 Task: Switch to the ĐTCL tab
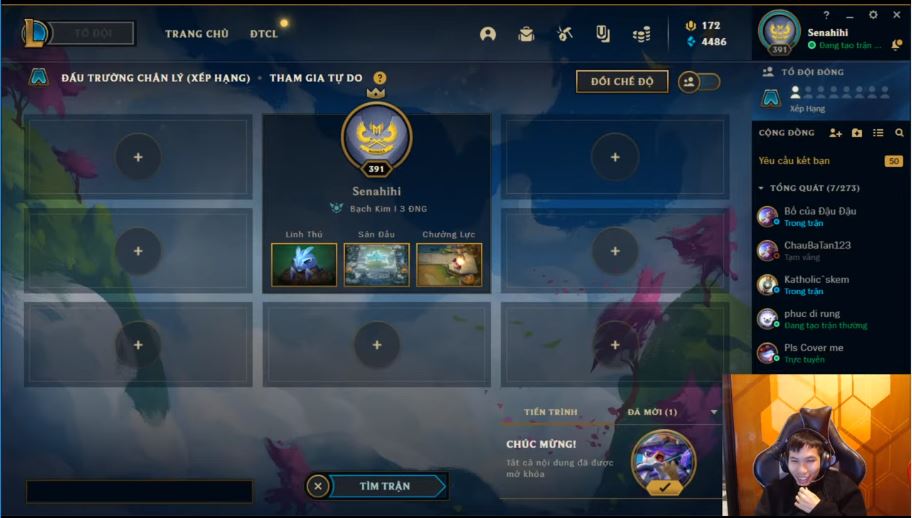point(264,34)
